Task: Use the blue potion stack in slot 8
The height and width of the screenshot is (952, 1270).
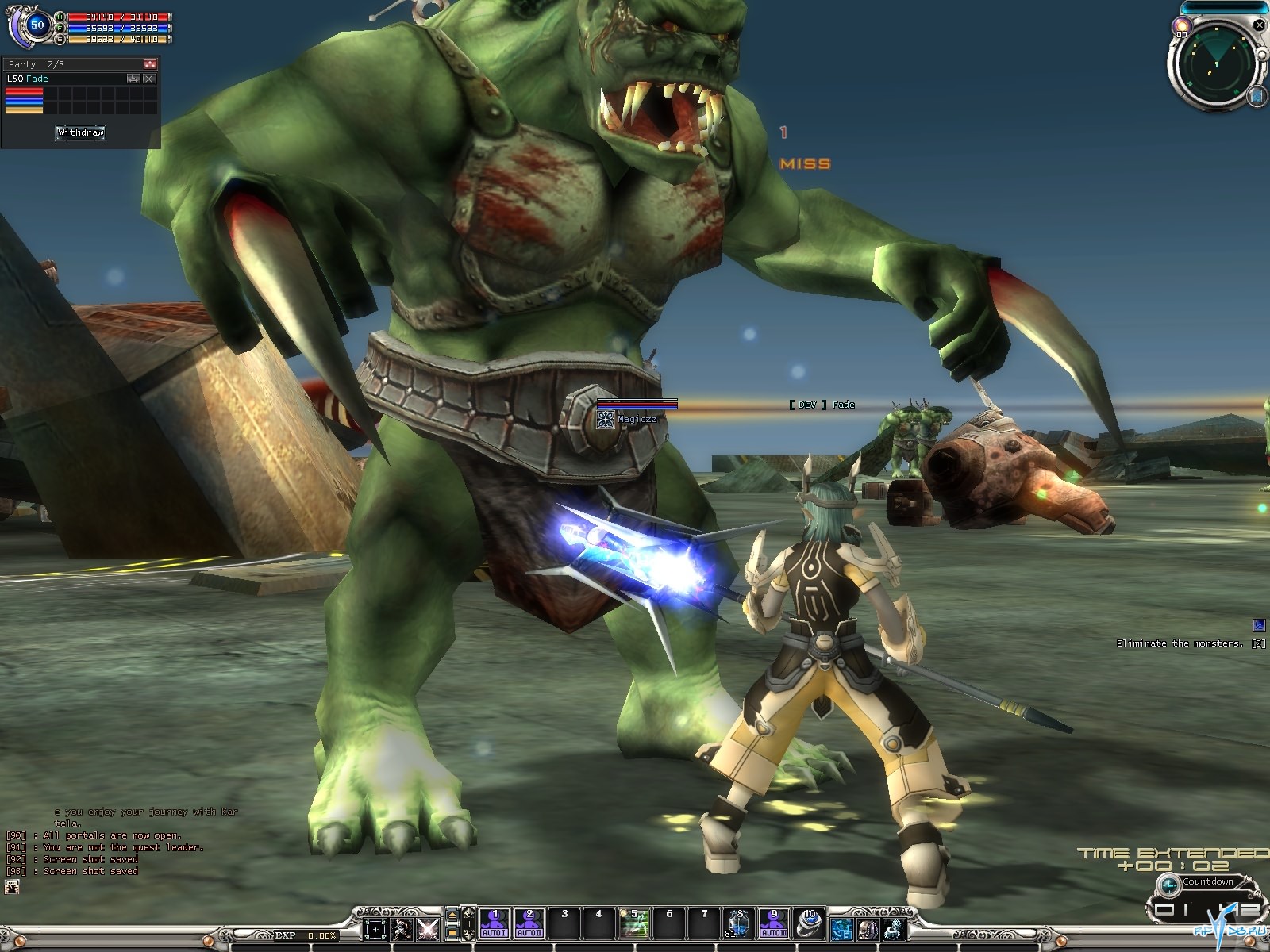Action: (x=738, y=924)
